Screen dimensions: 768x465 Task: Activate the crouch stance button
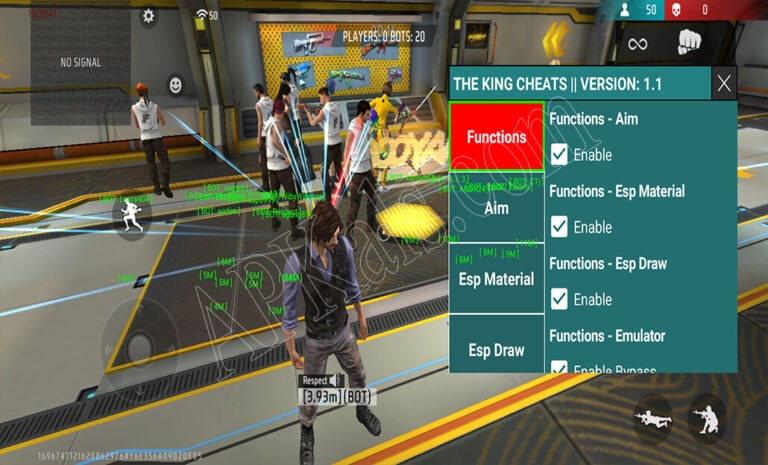706,418
